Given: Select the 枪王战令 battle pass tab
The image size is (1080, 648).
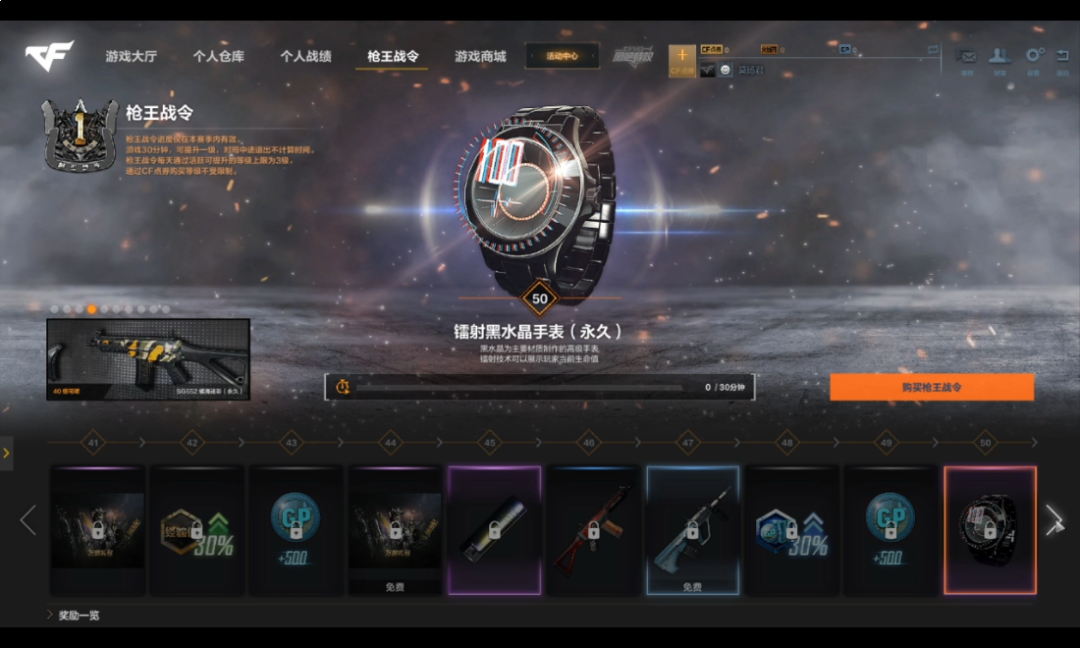Looking at the screenshot, I should click(x=392, y=57).
